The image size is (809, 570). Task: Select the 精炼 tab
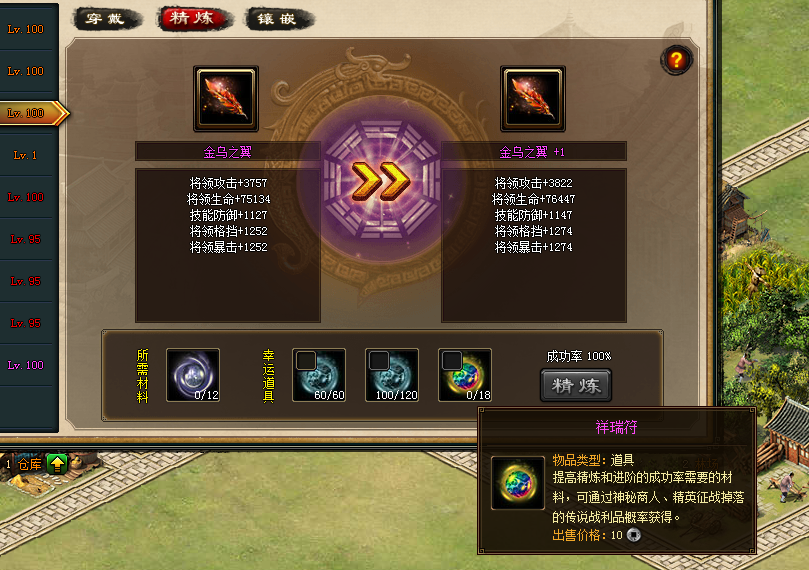194,19
